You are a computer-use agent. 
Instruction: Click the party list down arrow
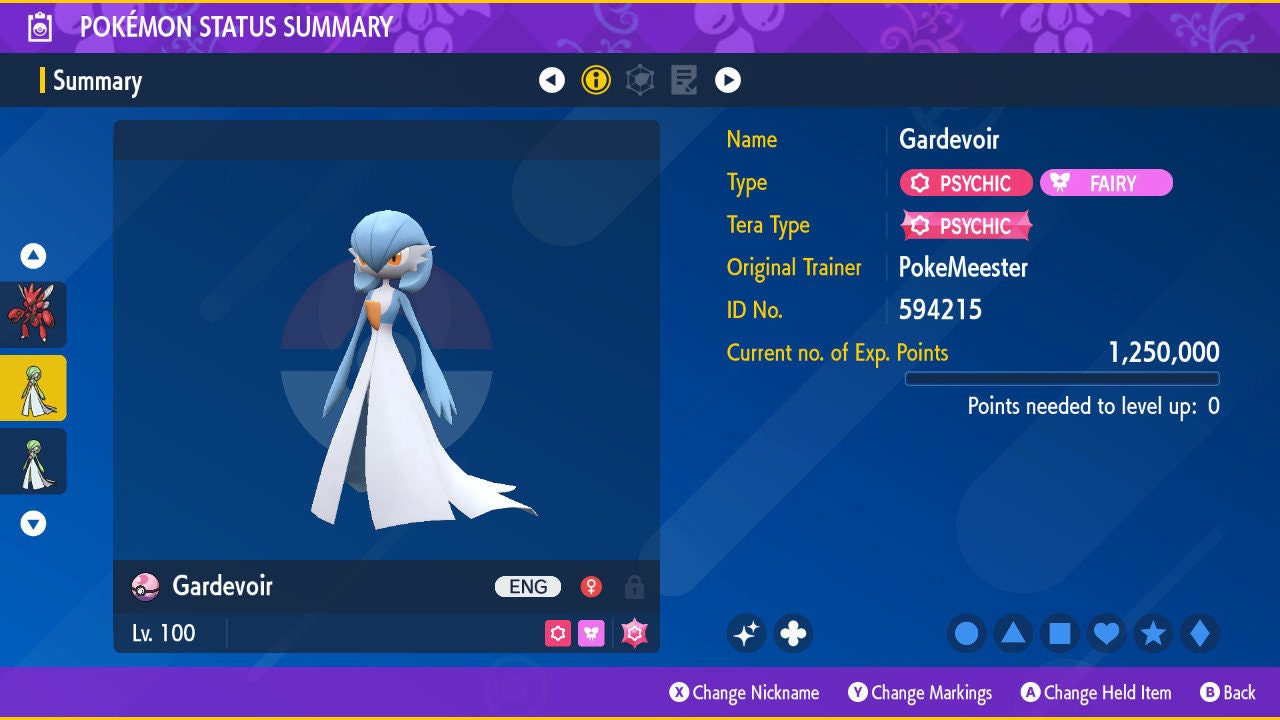coord(33,523)
